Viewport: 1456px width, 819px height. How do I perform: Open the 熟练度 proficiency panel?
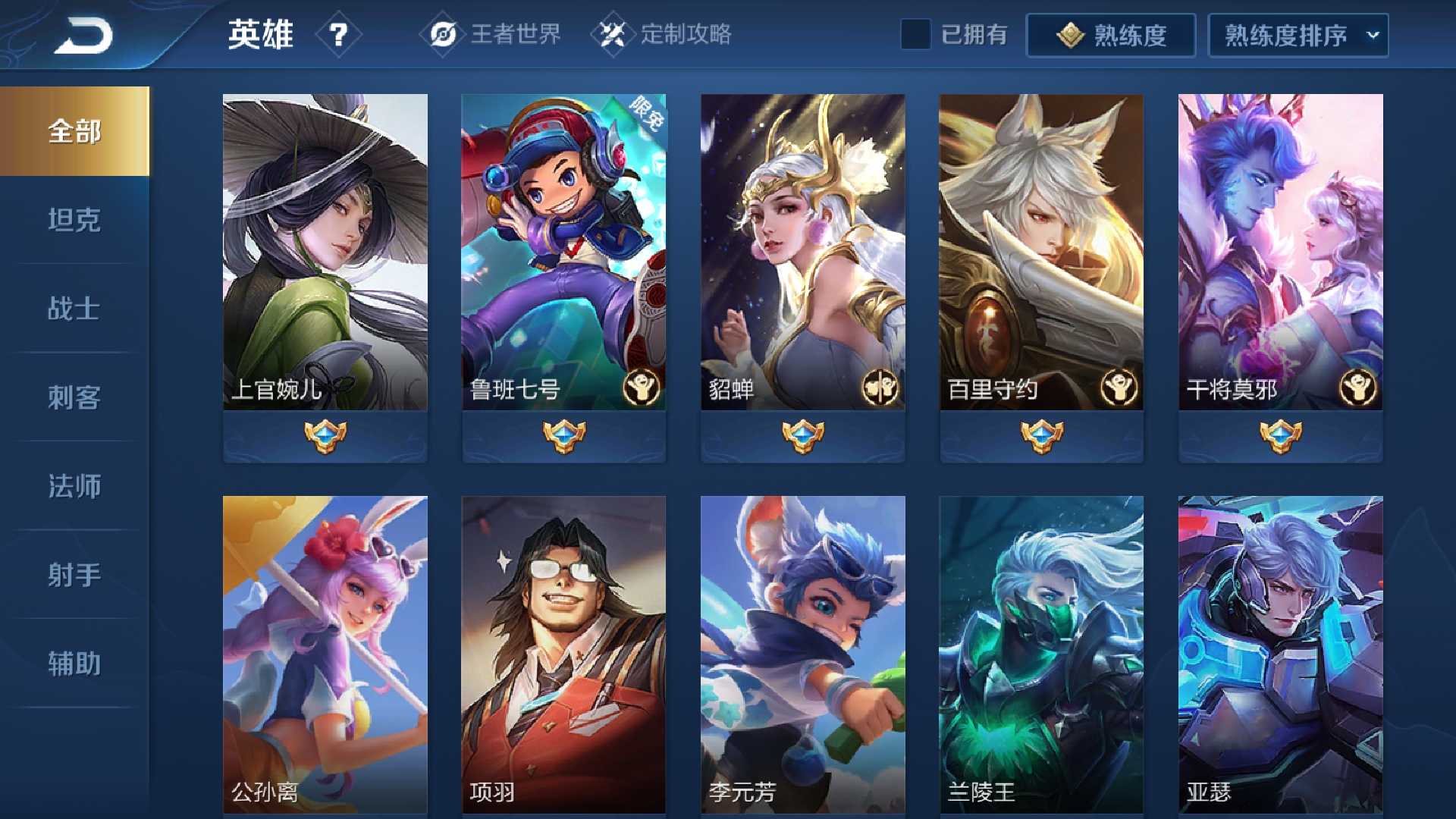[x=1111, y=34]
